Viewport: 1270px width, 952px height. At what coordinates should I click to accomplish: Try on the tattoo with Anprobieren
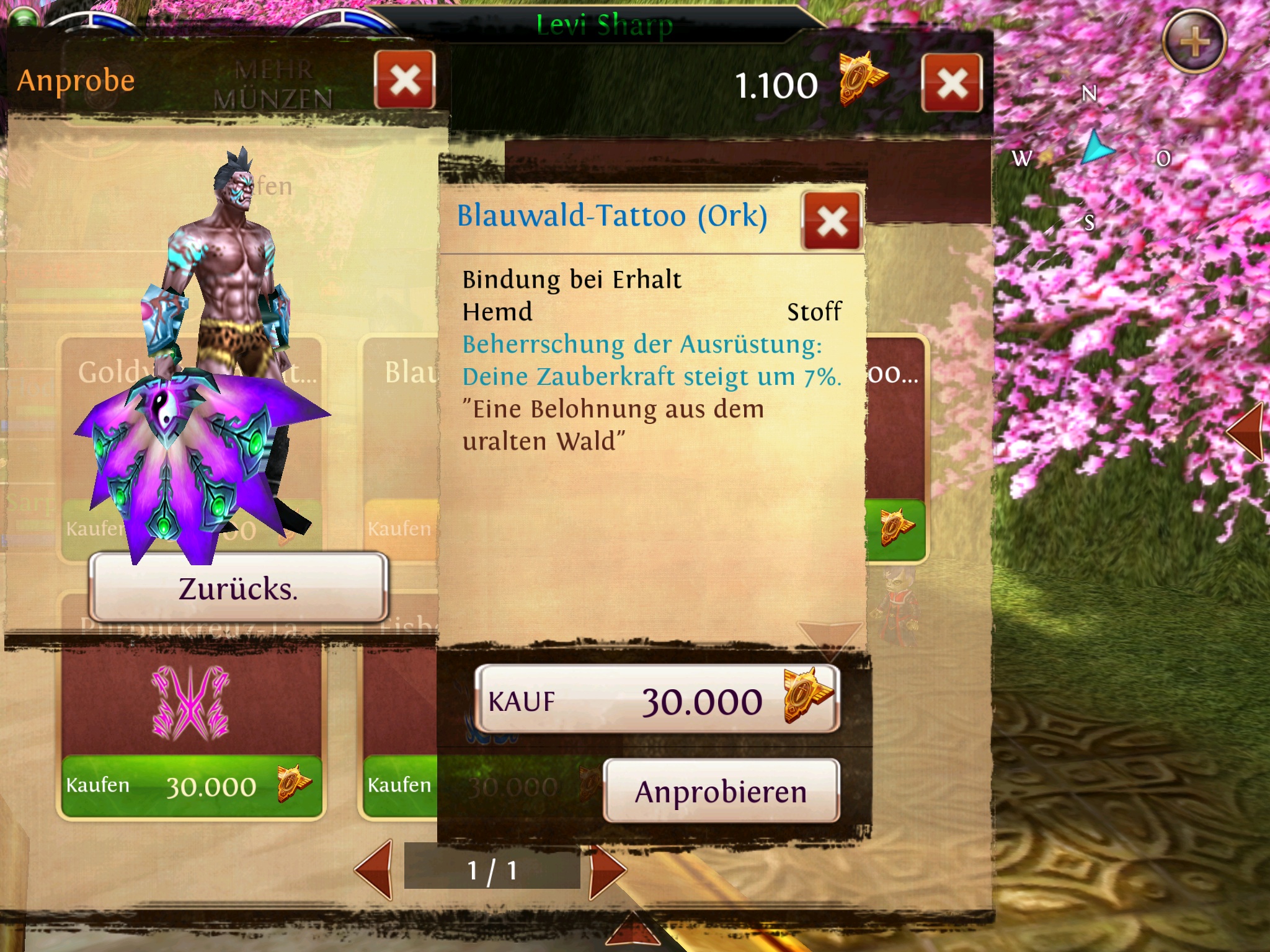pos(721,791)
